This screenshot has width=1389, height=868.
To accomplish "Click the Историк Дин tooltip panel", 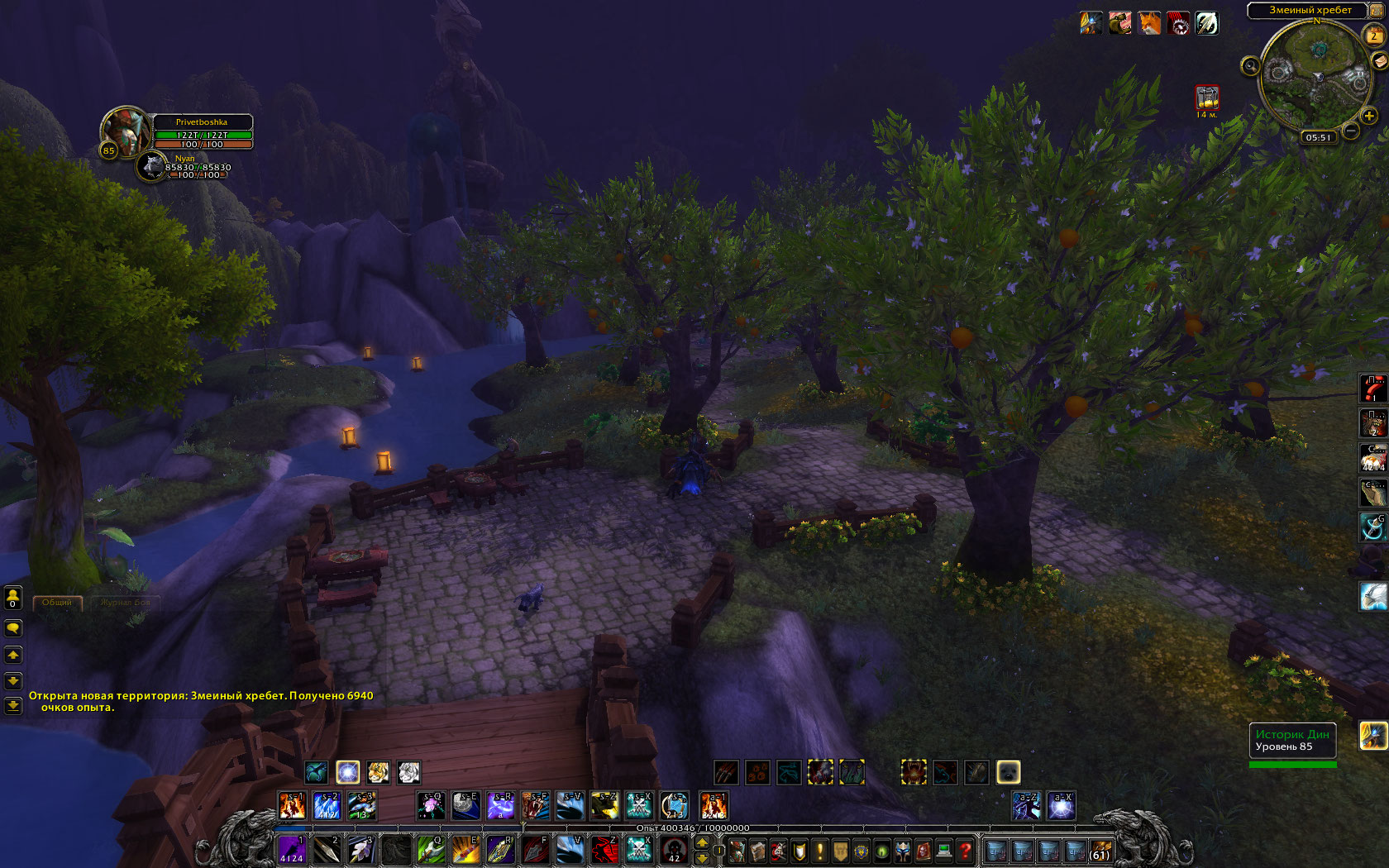I will pyautogui.click(x=1292, y=741).
